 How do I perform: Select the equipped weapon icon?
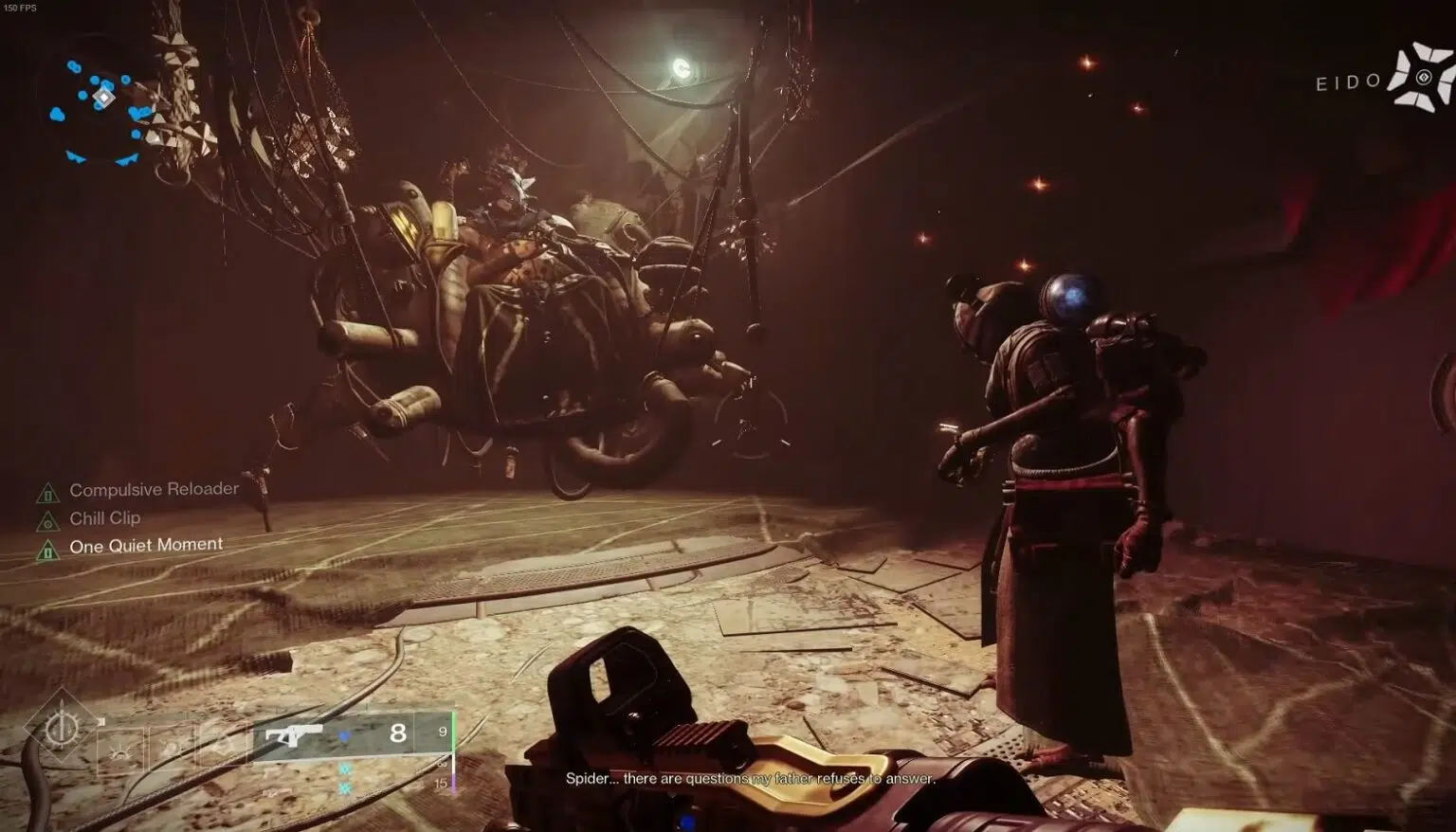click(x=293, y=734)
